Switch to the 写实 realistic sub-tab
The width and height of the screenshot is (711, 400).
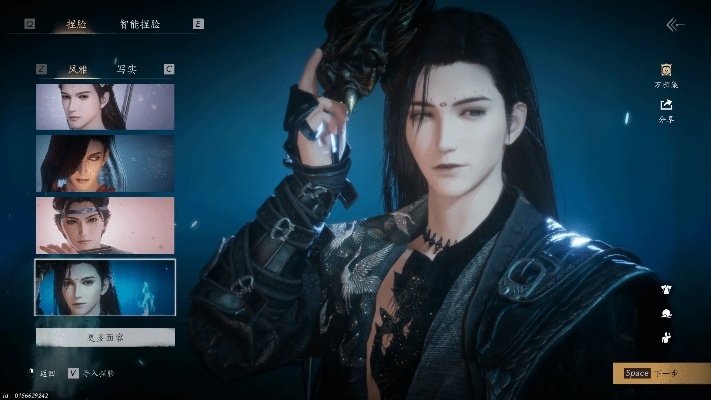coord(127,69)
